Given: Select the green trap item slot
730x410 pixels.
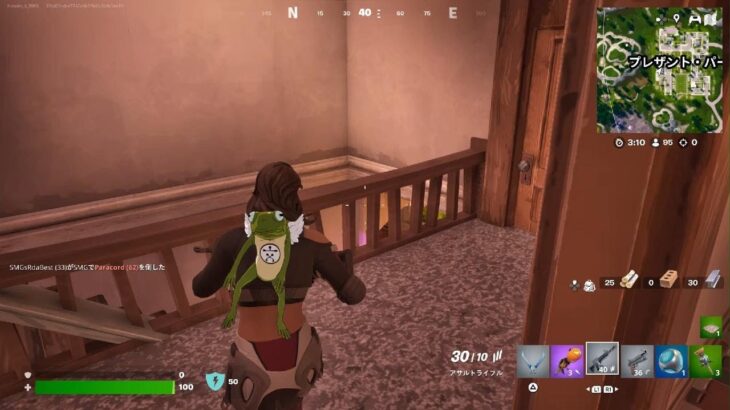Looking at the screenshot, I should (710, 326).
